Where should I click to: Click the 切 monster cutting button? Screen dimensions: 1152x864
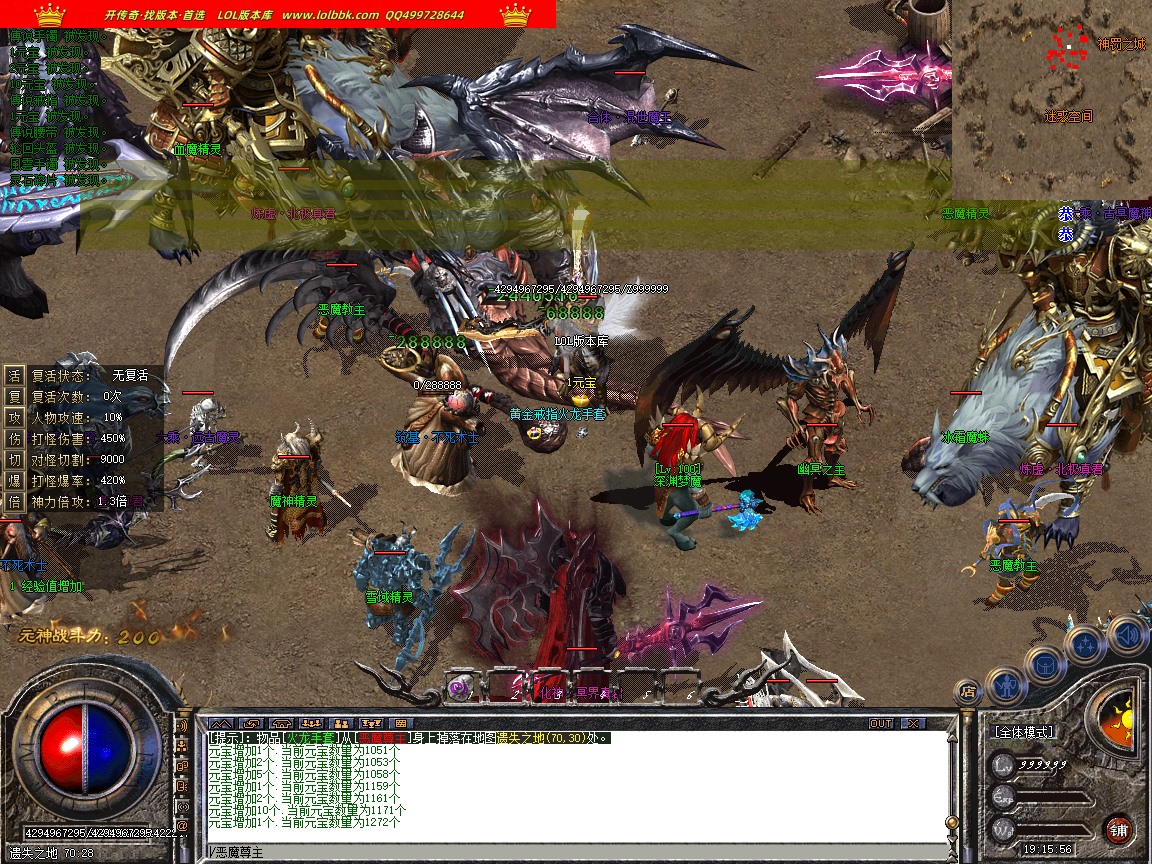(x=14, y=459)
